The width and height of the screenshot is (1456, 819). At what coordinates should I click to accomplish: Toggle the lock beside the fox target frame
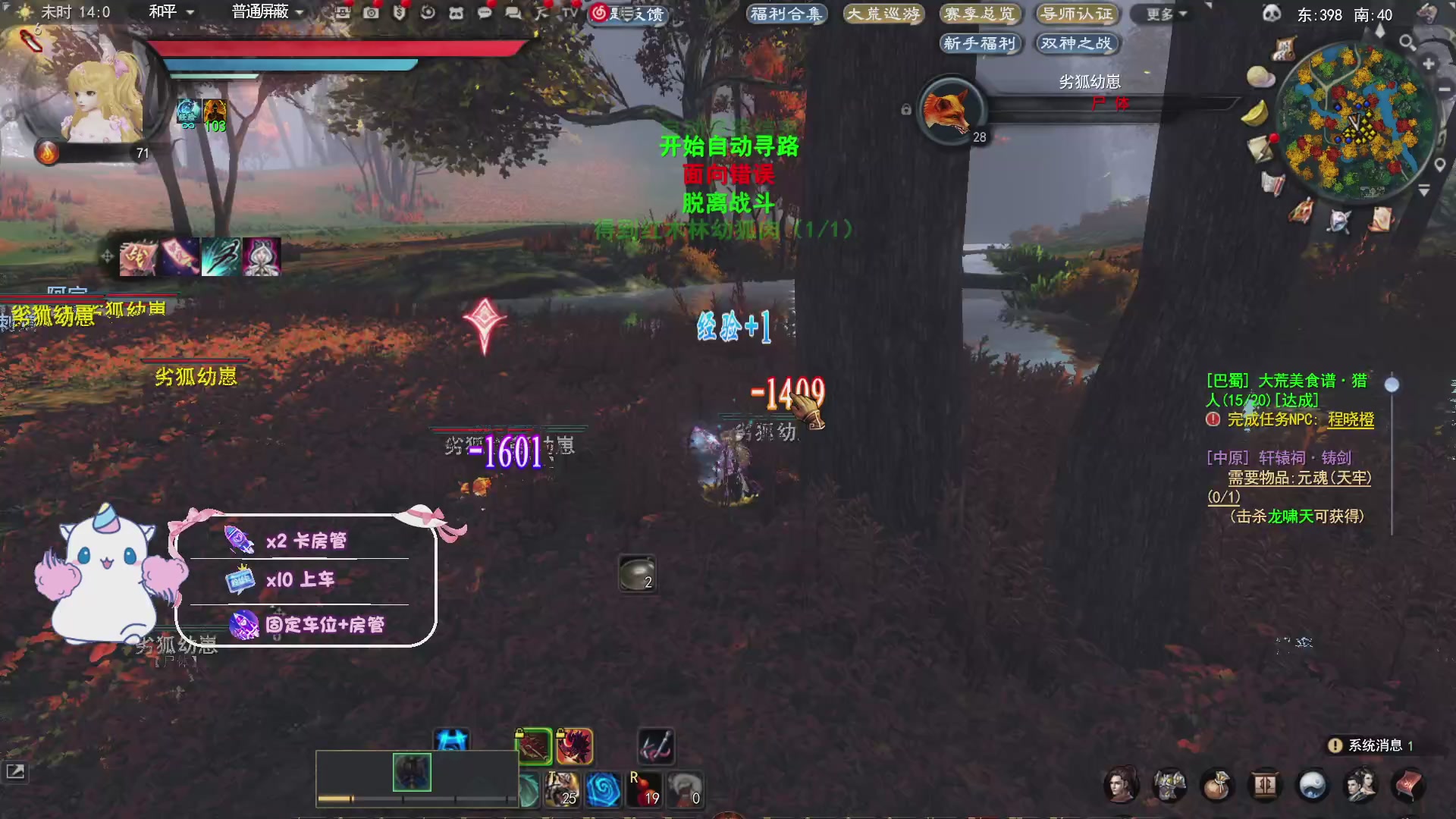[x=905, y=111]
